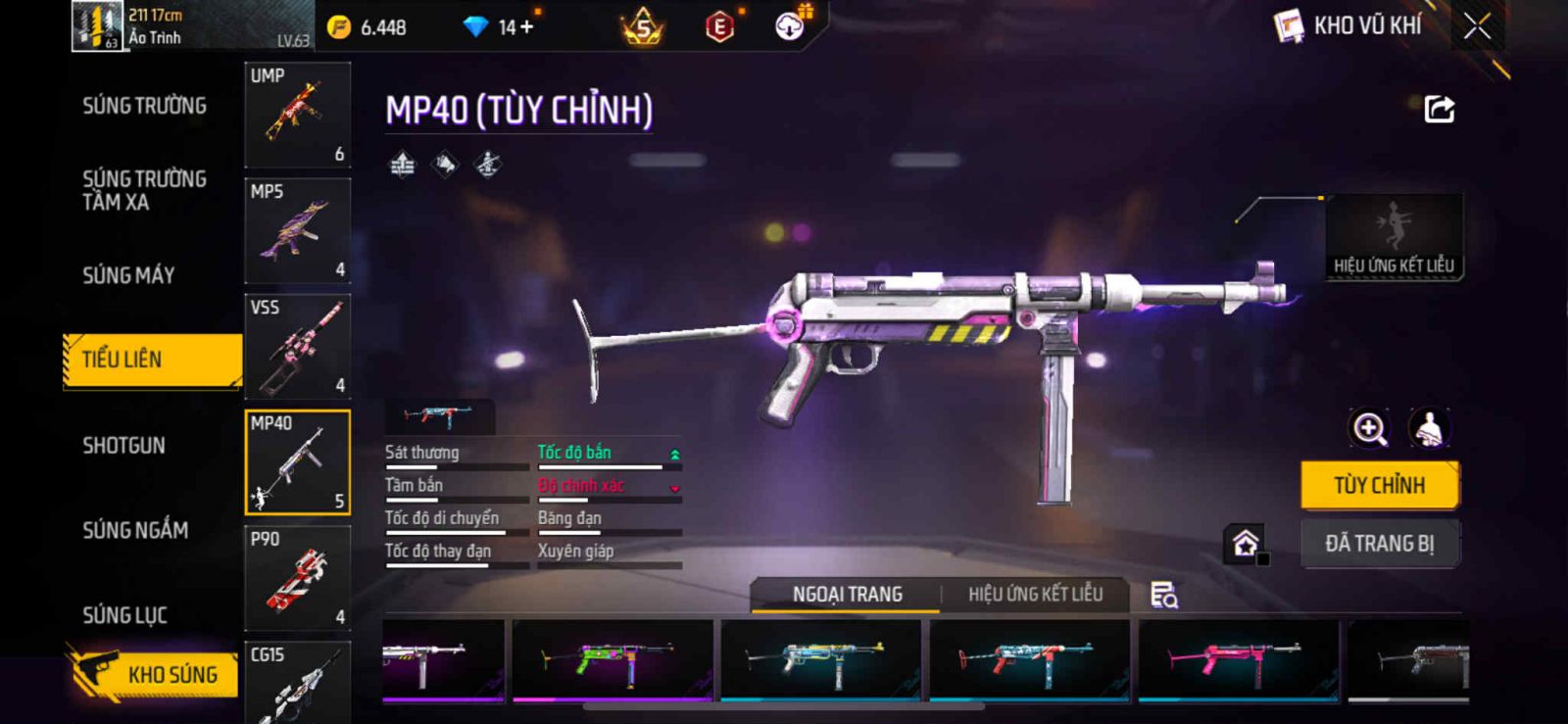Choose the Shotgun weapon category
Image resolution: width=1568 pixels, height=724 pixels.
(x=123, y=446)
